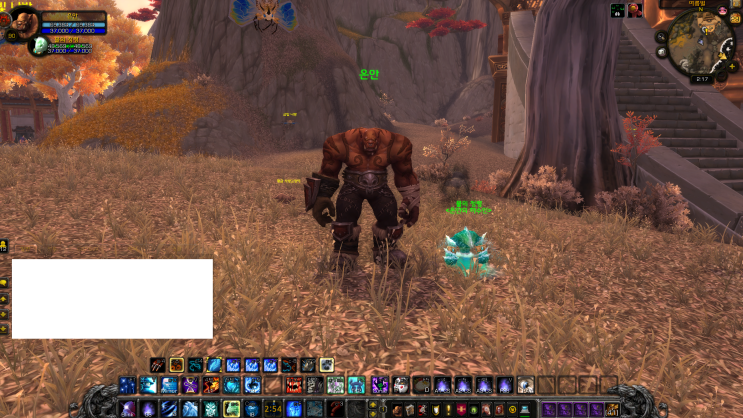Click the red buff icon near minimap
The height and width of the screenshot is (418, 743).
point(634,11)
